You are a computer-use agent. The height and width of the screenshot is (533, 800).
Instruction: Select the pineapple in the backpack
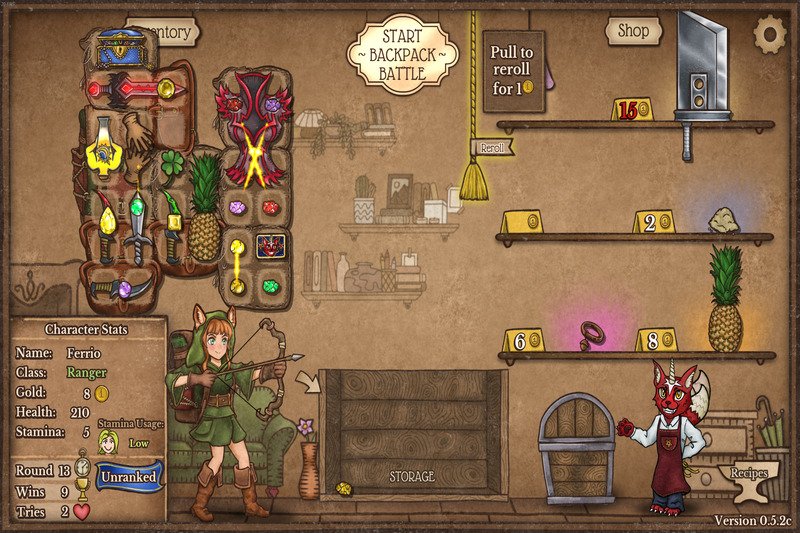click(204, 209)
